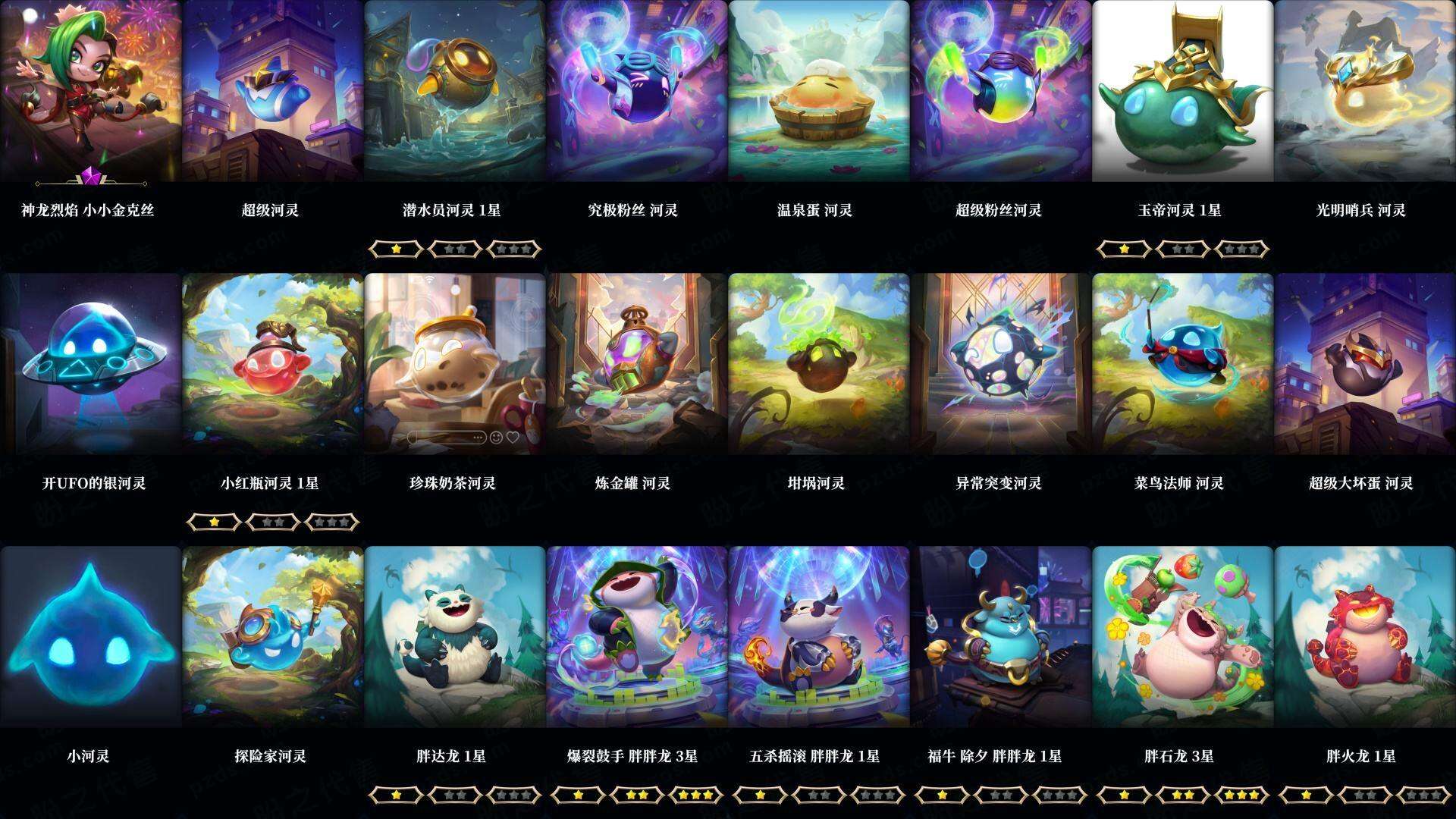Screen dimensions: 1456x819
Task: Select the 神龙烈焰 小小金克丝 portrait
Action: [x=91, y=91]
